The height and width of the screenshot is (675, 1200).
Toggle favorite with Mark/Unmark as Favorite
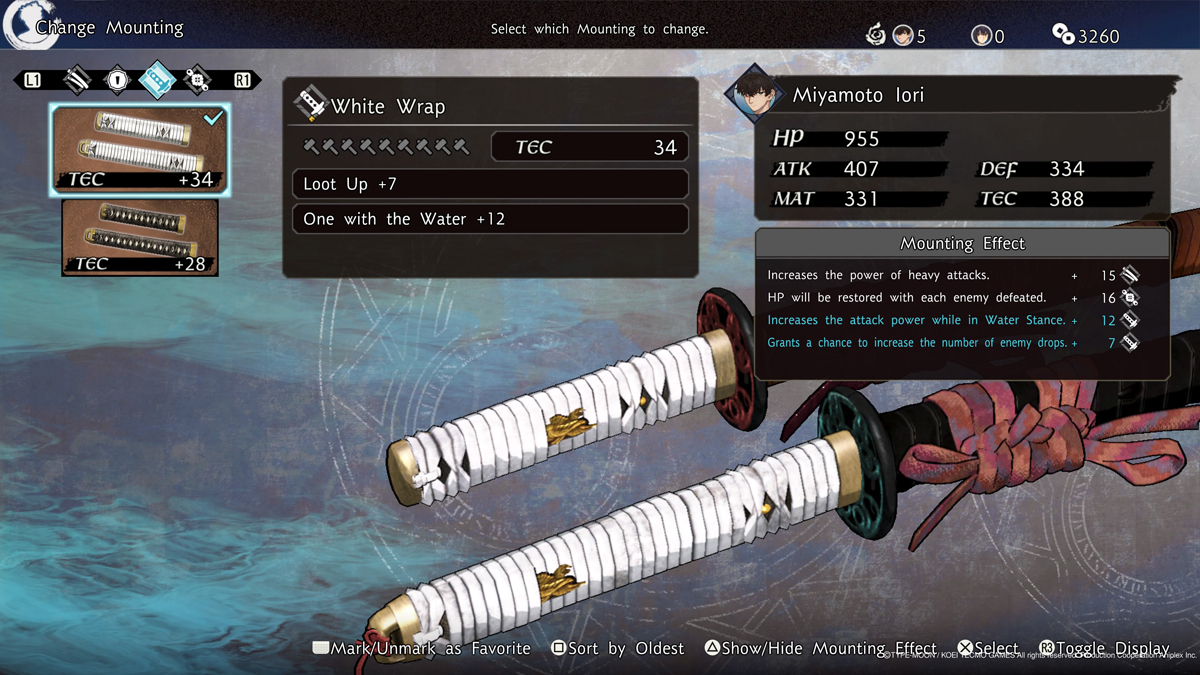point(422,649)
